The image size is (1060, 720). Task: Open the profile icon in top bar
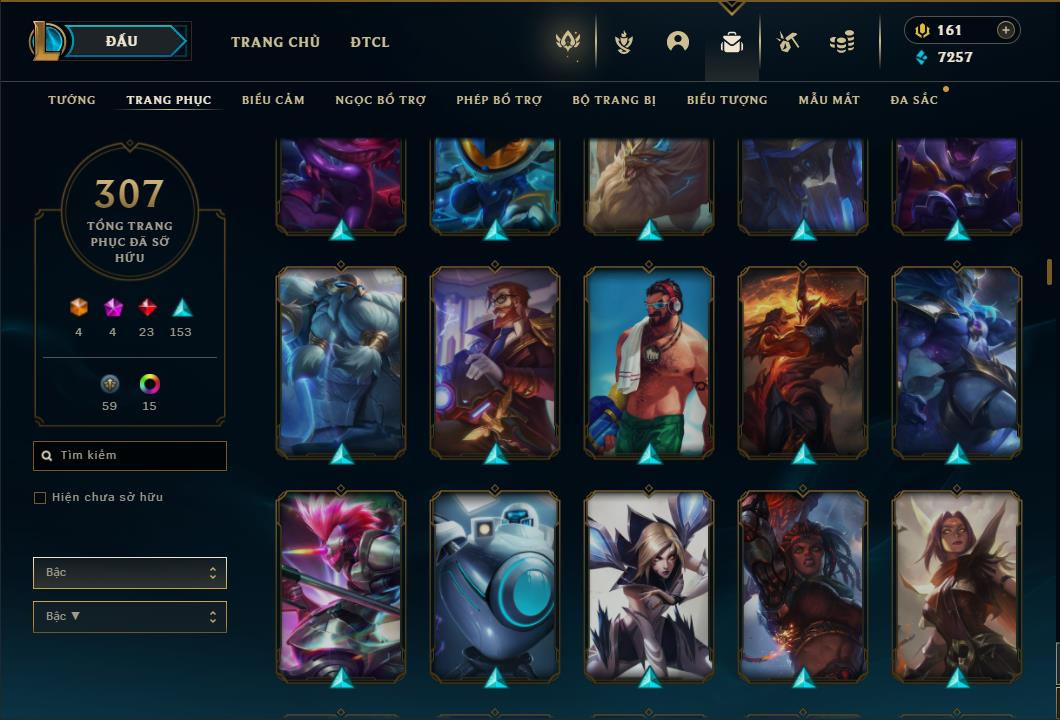point(678,42)
